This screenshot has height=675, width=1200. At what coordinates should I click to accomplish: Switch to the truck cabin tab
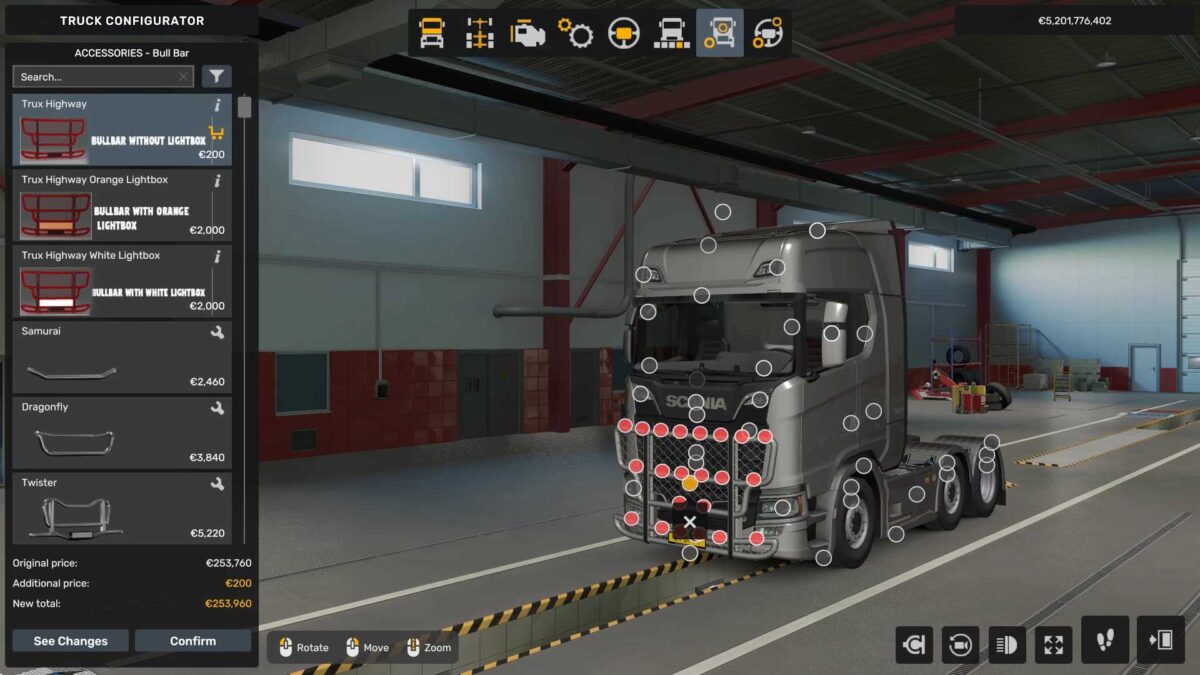432,33
